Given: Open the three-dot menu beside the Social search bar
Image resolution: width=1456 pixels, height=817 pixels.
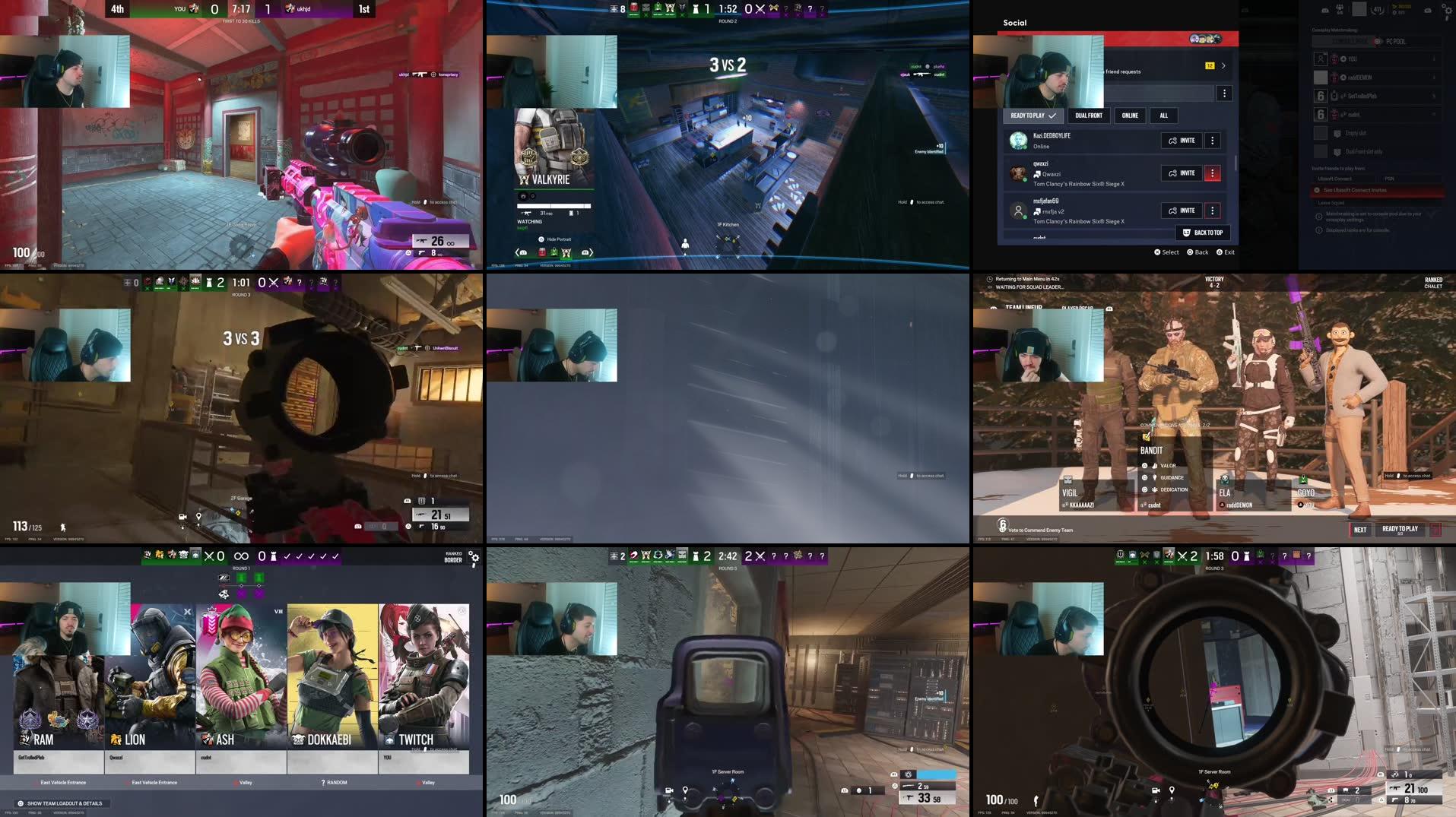Looking at the screenshot, I should pos(1224,92).
